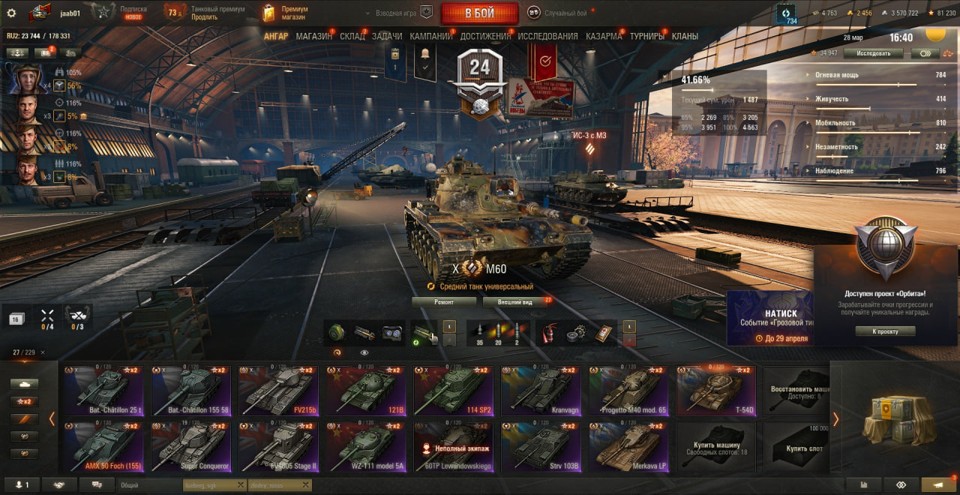Click the Купить машину slot tile
This screenshot has height=495, width=960.
716,447
